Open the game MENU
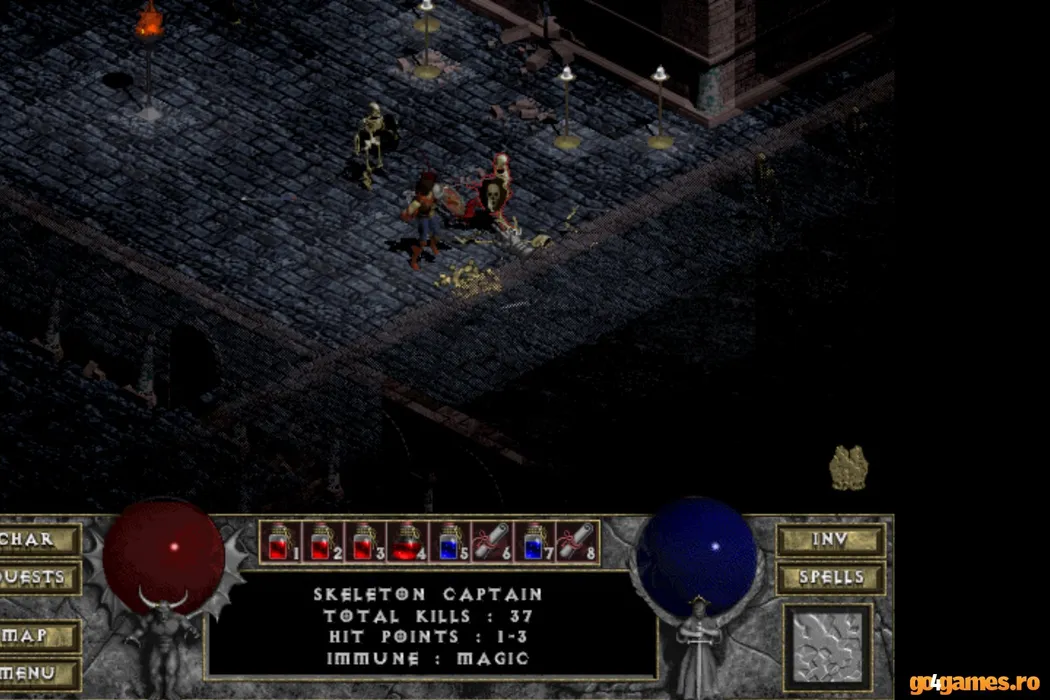Screen dimensions: 1050x700 pos(38,673)
